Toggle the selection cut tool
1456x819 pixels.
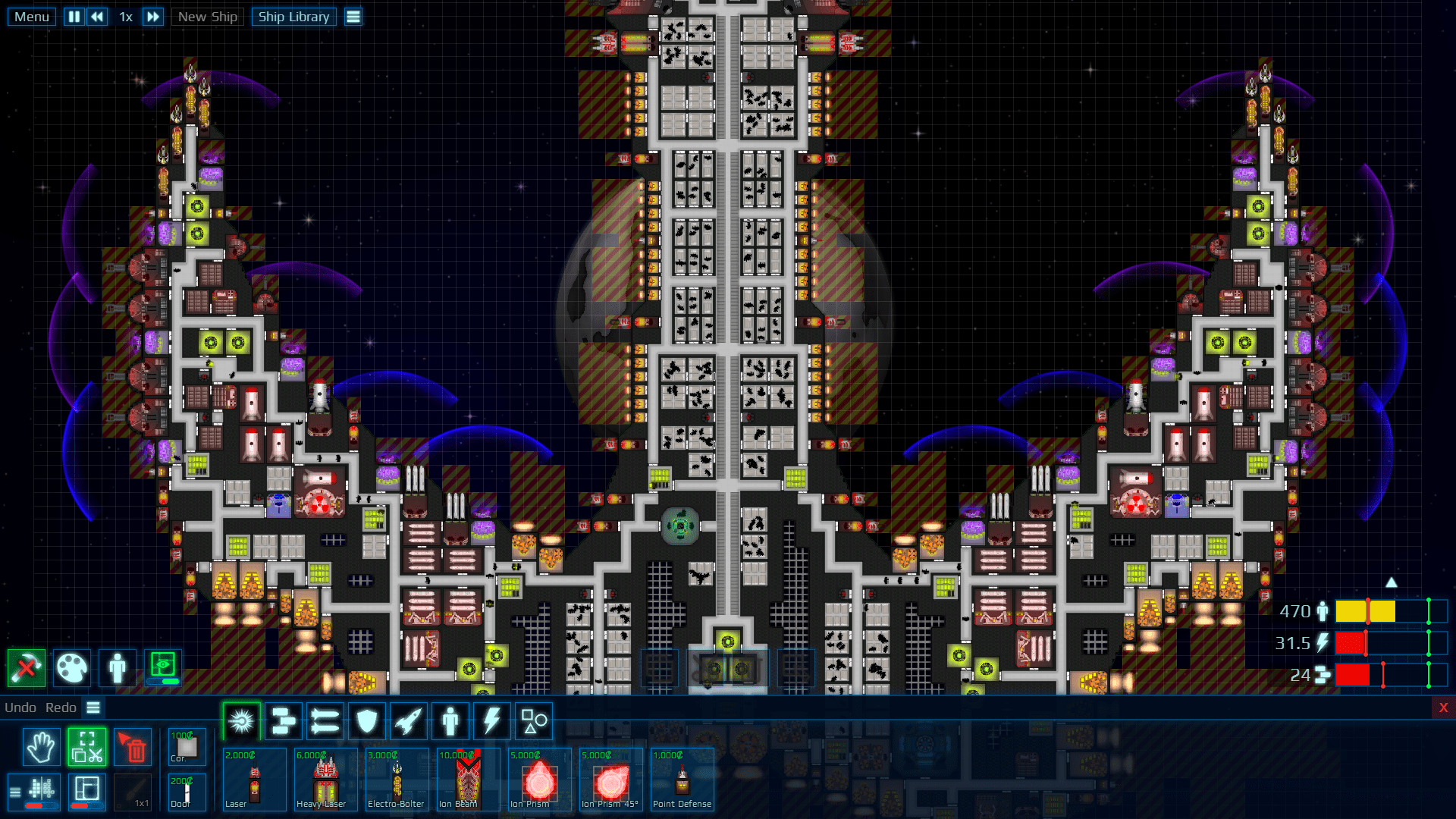[87, 747]
